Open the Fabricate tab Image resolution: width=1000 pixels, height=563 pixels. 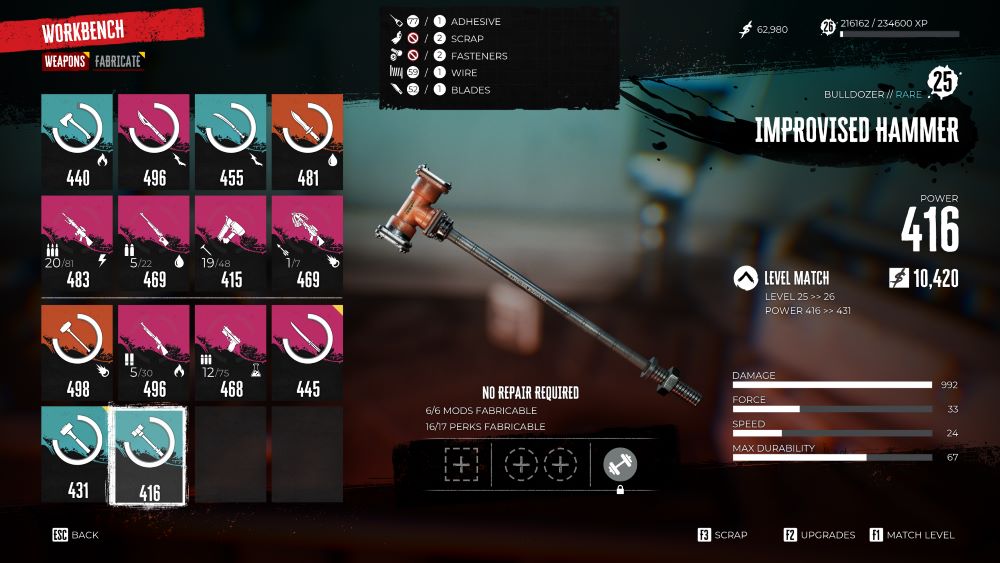[118, 61]
